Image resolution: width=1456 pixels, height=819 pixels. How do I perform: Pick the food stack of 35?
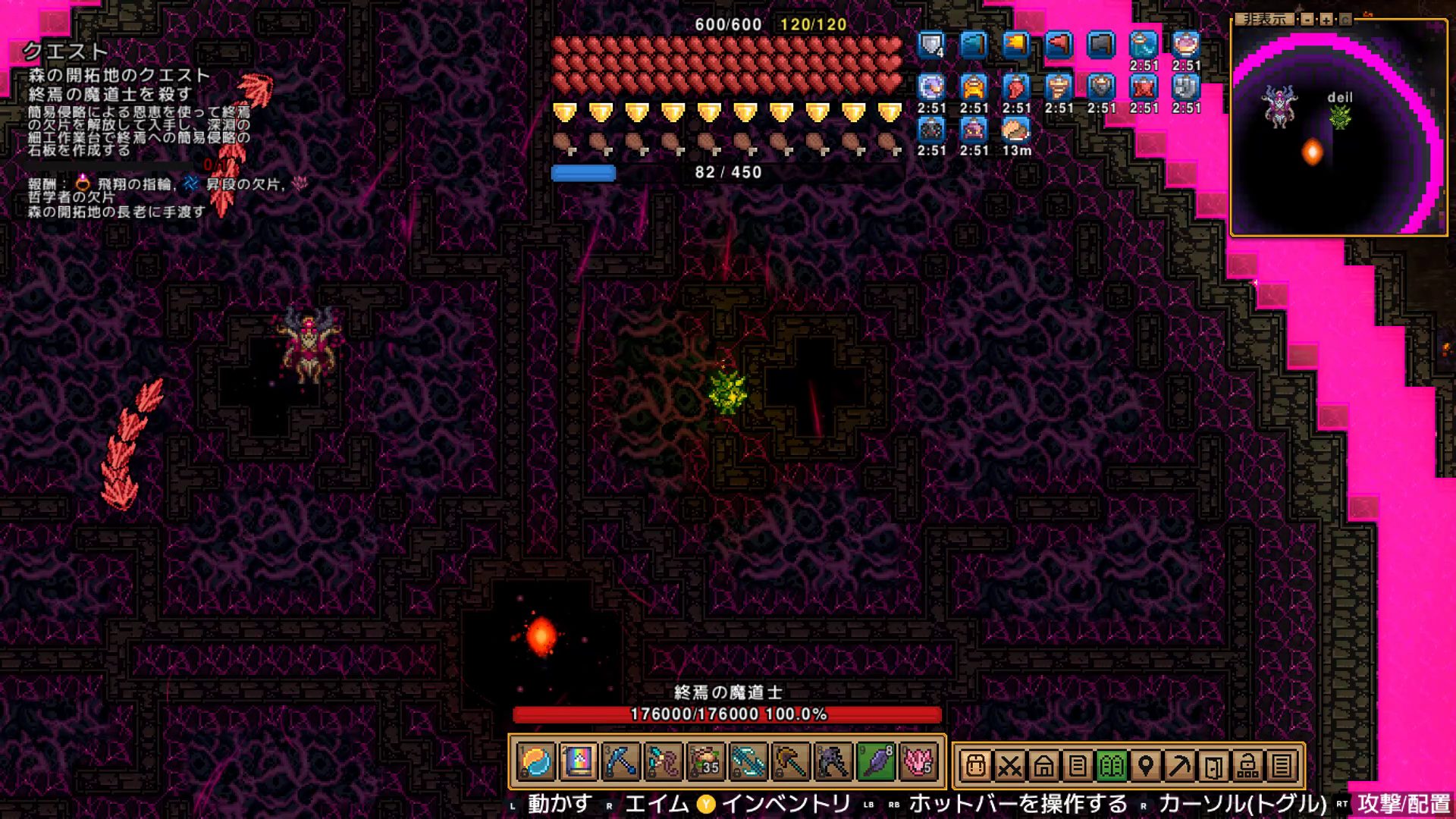706,762
